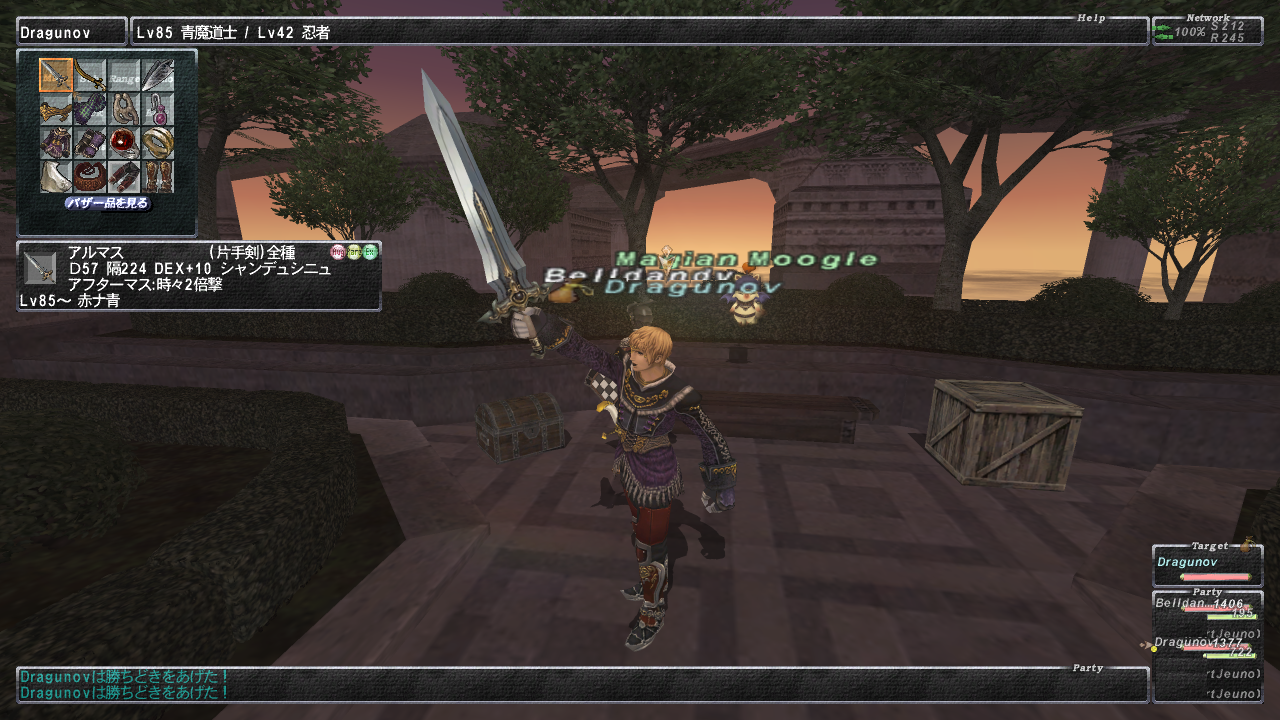The height and width of the screenshot is (720, 1280).
Task: Click the バザー品を見る bazaar button
Action: click(x=108, y=204)
